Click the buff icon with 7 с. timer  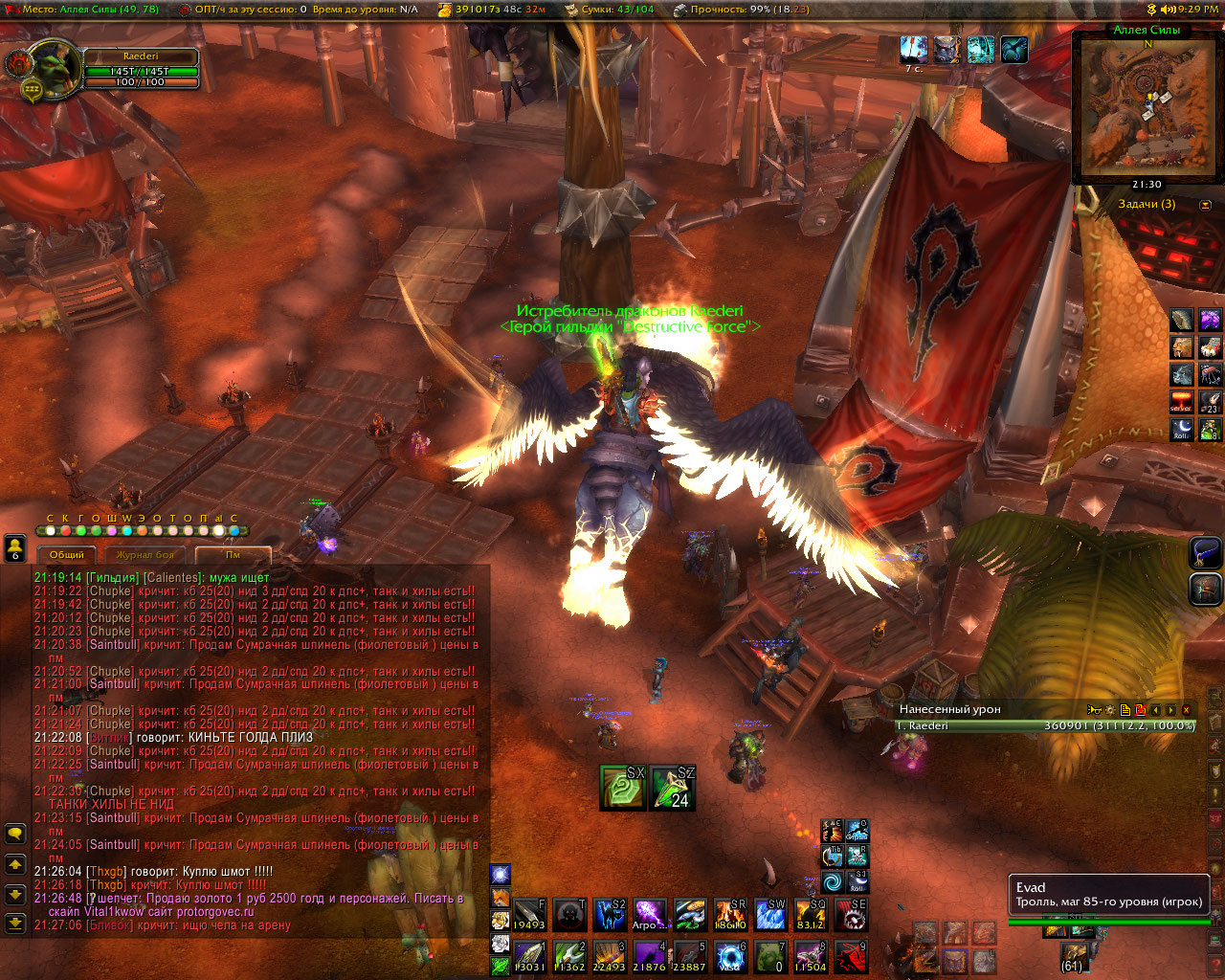point(914,50)
